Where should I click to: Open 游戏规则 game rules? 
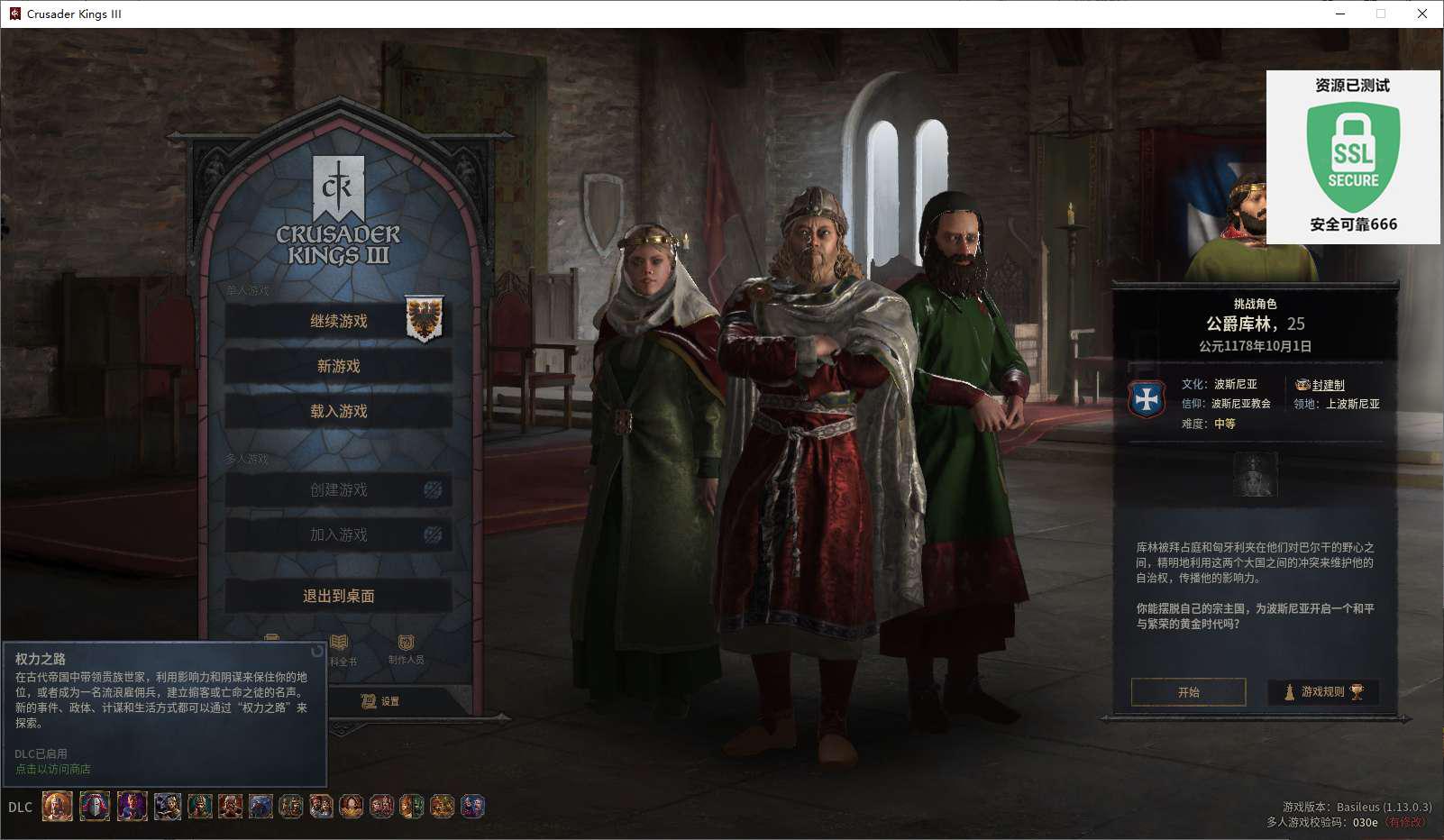click(1322, 692)
